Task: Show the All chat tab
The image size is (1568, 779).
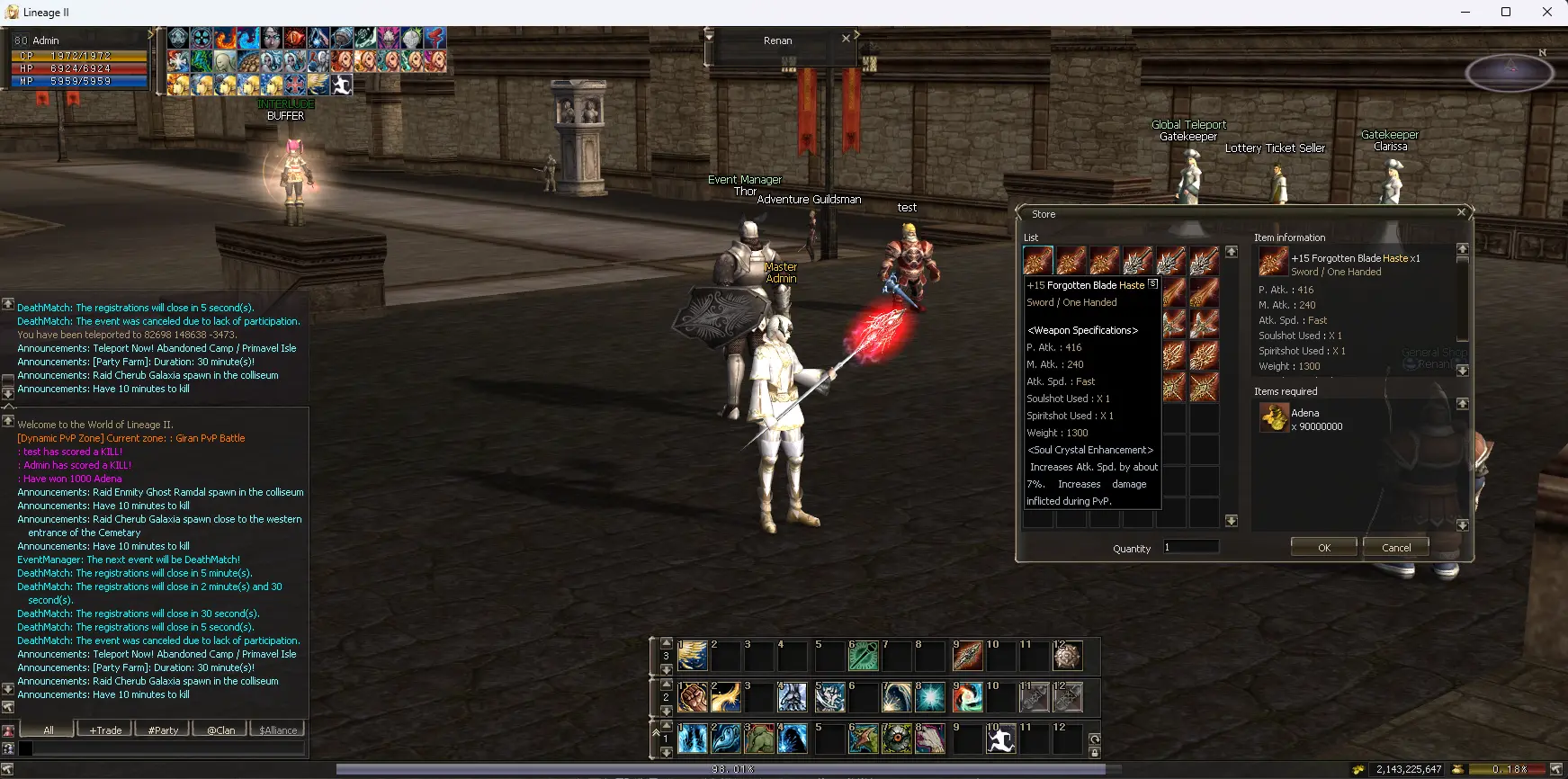Action: 49,730
